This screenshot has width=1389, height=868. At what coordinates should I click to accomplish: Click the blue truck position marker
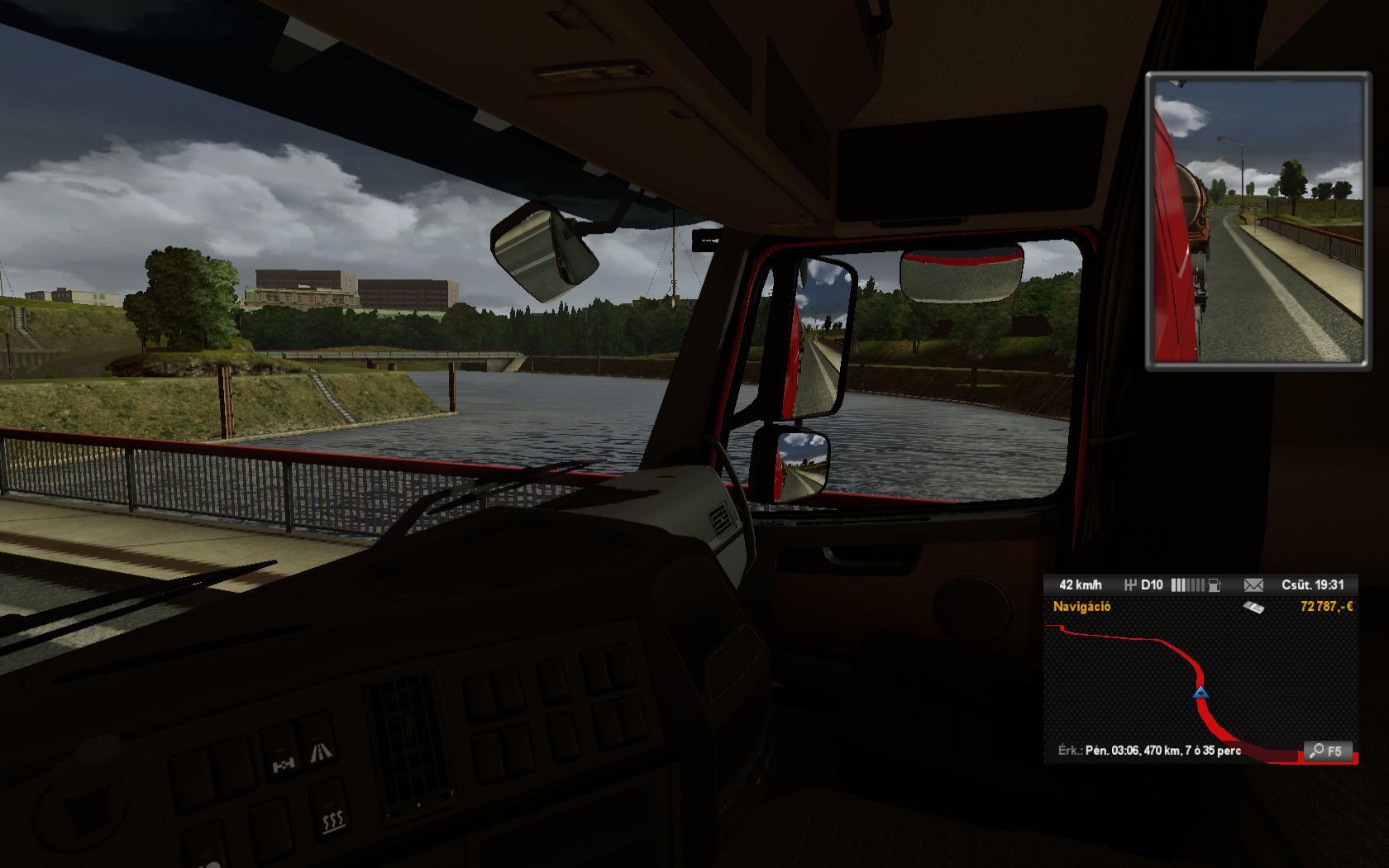point(1200,692)
